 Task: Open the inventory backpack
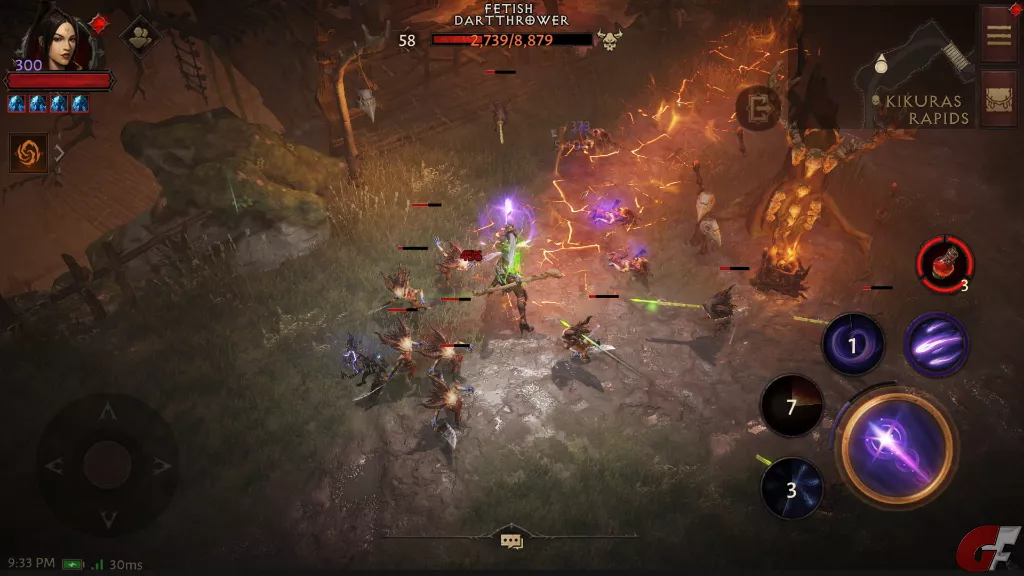pyautogui.click(x=998, y=98)
